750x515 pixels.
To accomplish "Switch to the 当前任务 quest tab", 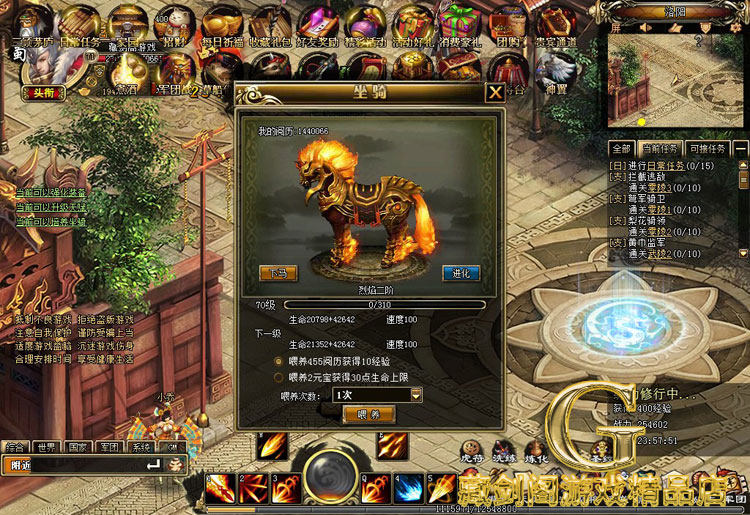I will pyautogui.click(x=660, y=148).
